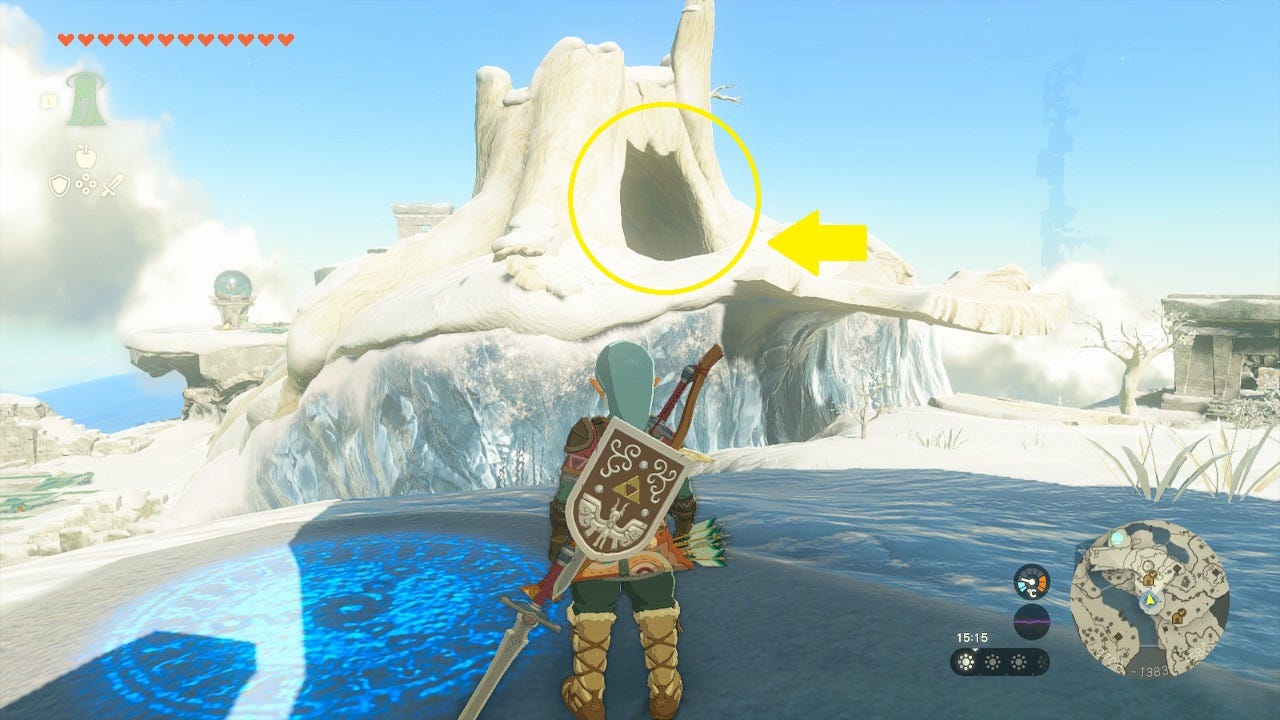Select the sword attack-buff icon
Image resolution: width=1280 pixels, height=720 pixels.
114,186
